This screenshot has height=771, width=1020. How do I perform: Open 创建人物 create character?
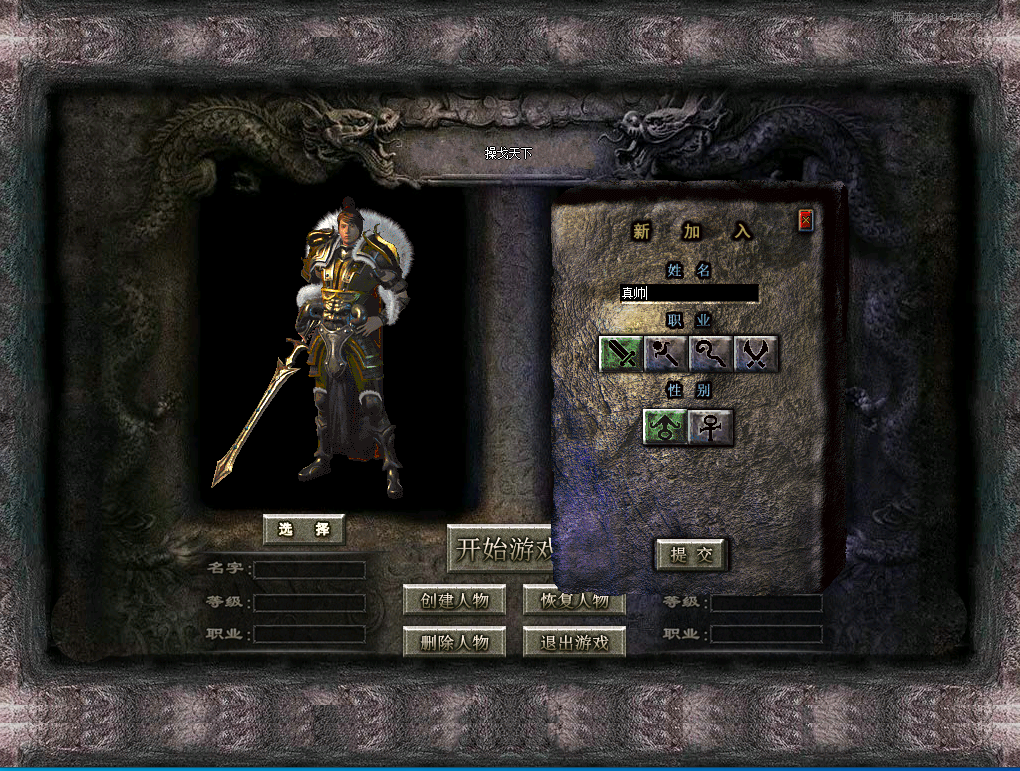click(454, 600)
